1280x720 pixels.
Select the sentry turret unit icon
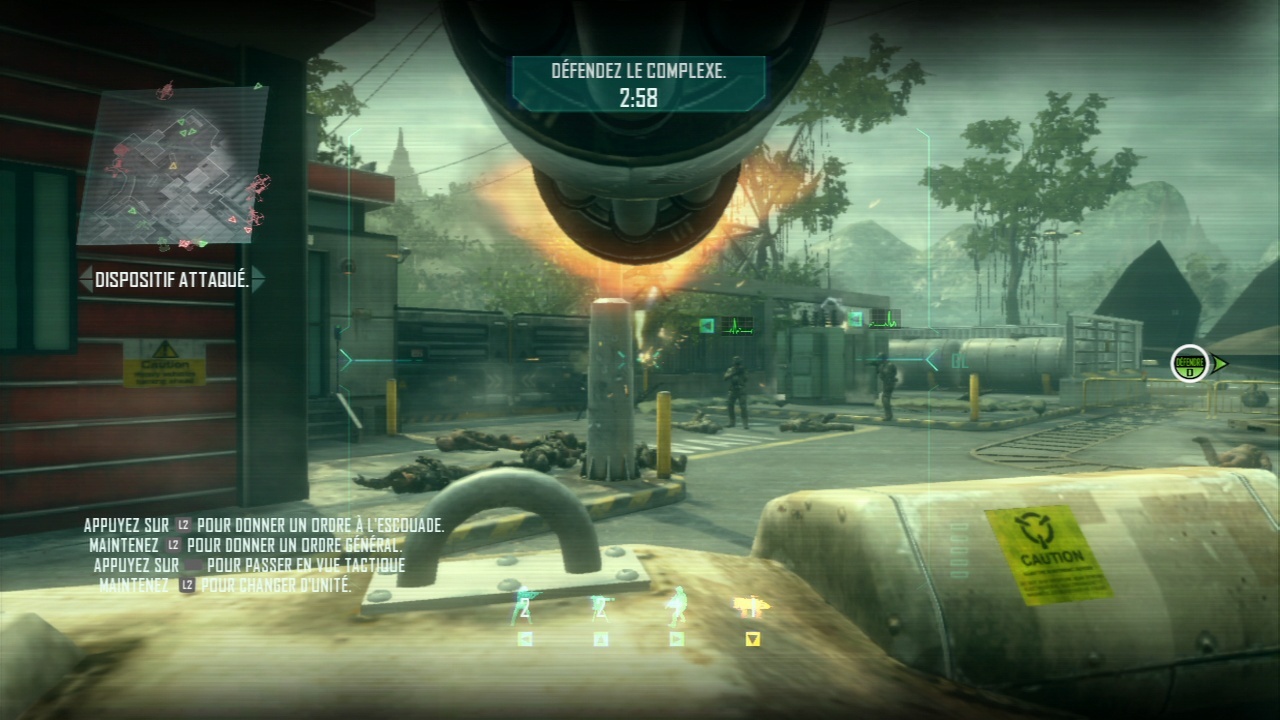(600, 606)
